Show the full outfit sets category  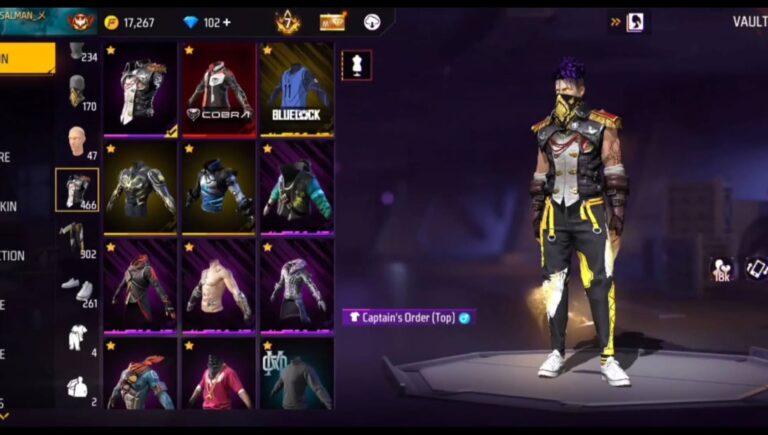click(76, 337)
